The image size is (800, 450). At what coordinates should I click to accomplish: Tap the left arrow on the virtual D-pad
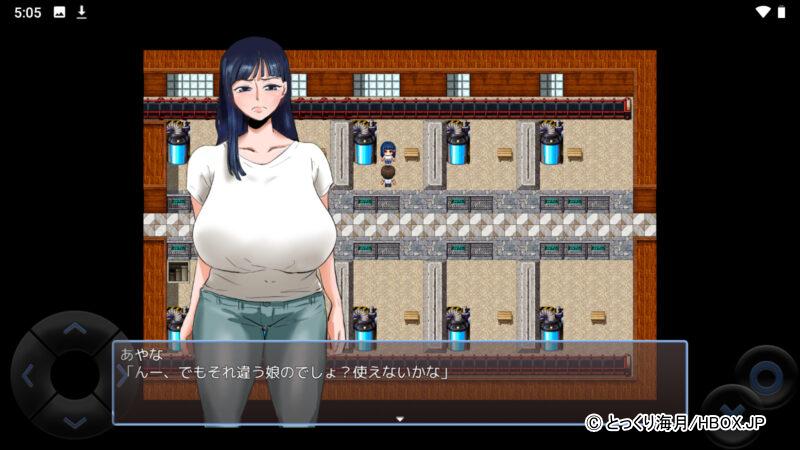(x=27, y=377)
